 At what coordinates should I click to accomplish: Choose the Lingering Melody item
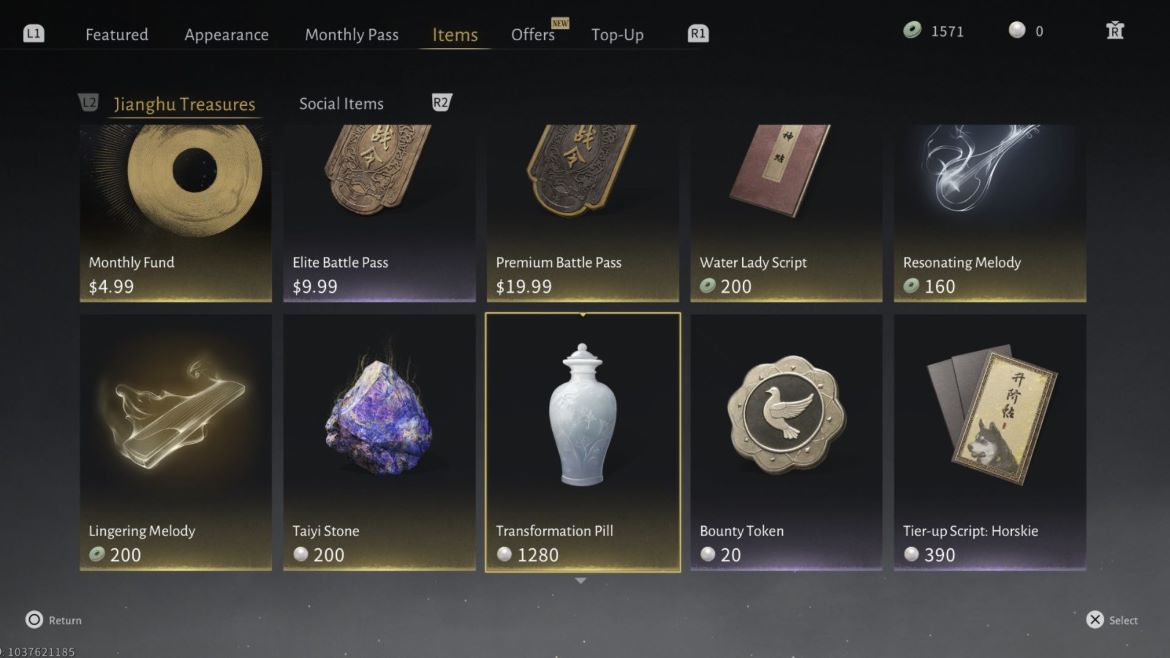pos(176,442)
